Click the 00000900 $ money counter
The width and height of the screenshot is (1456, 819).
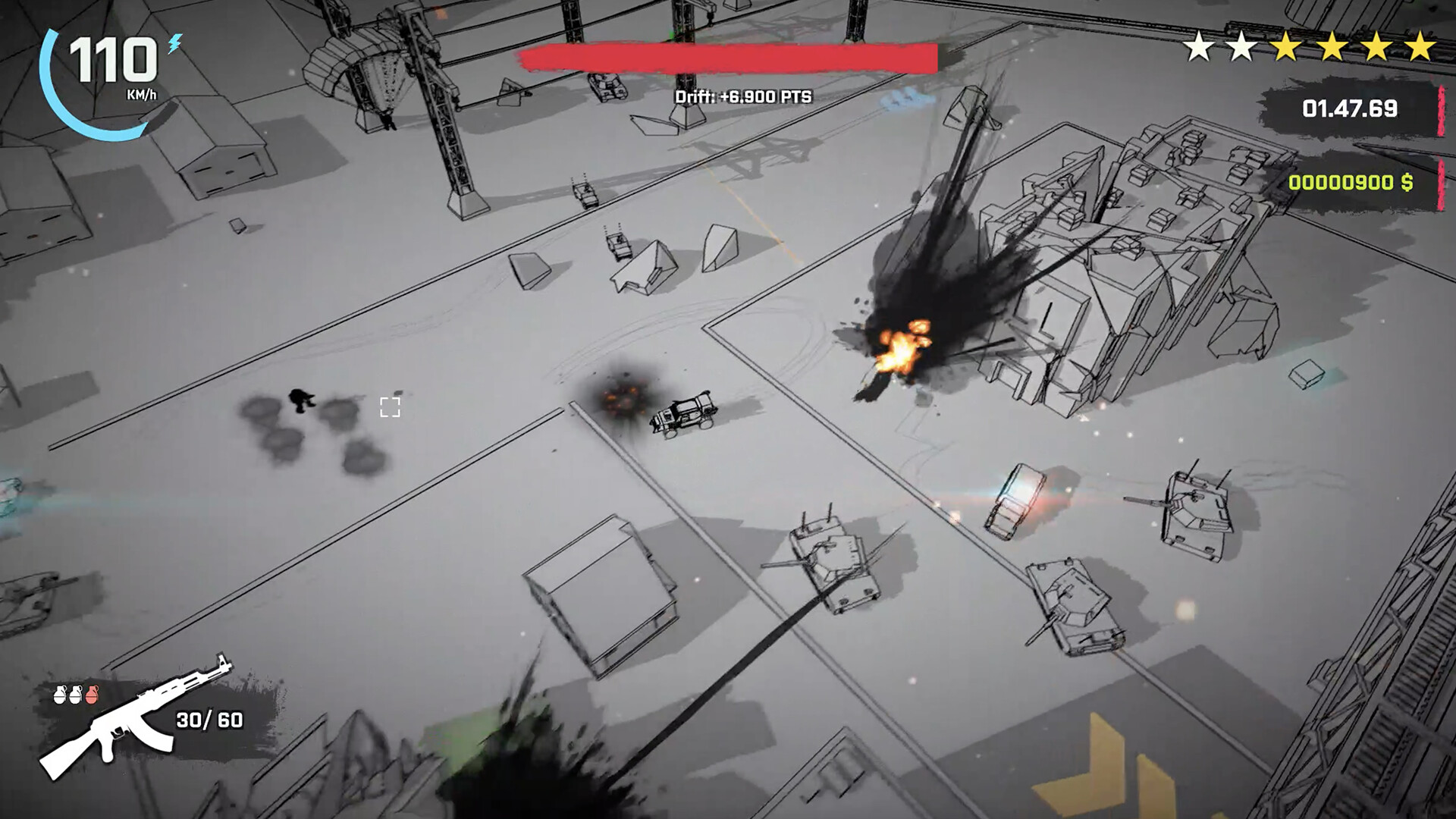(1351, 180)
